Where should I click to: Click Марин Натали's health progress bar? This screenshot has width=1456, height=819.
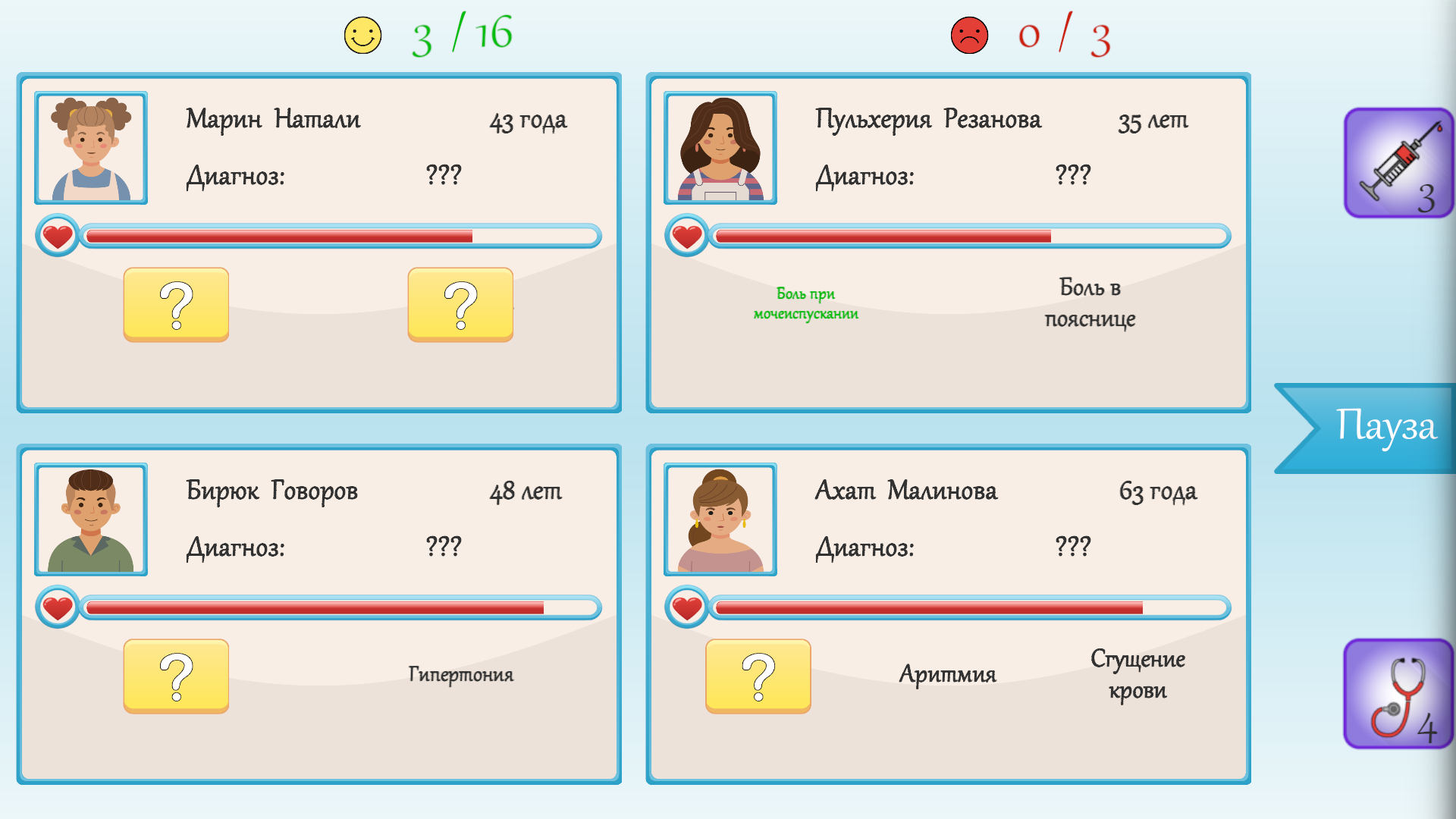(x=341, y=236)
